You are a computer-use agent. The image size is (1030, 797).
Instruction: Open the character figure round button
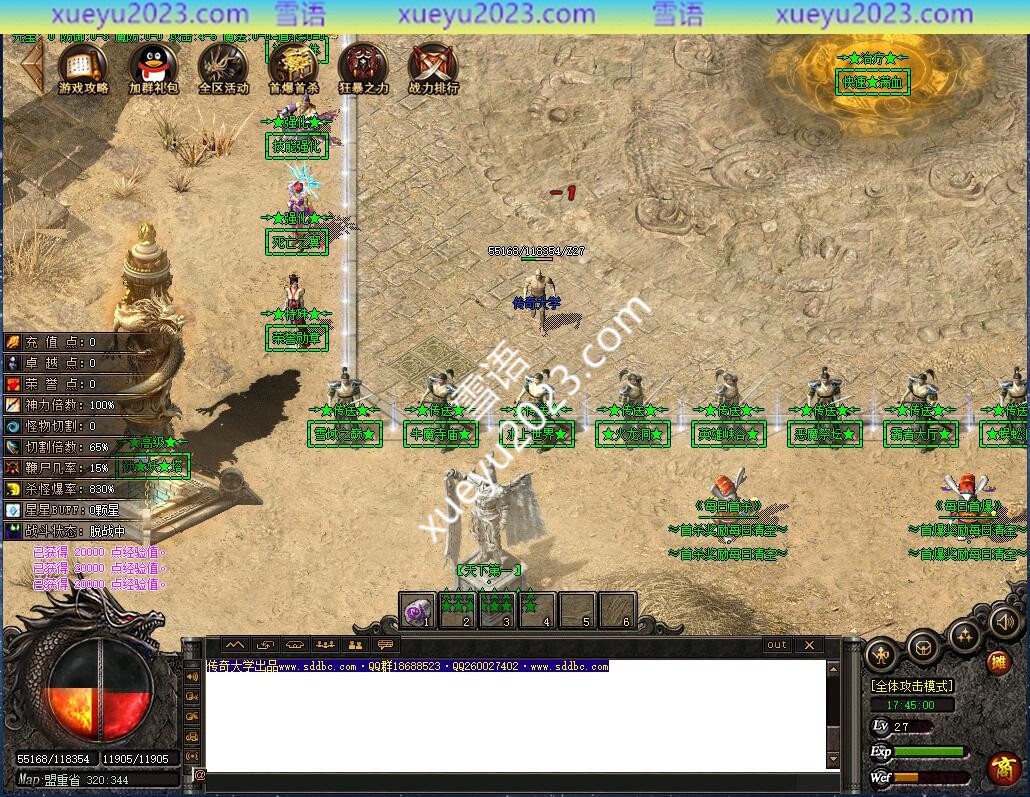pyautogui.click(x=881, y=653)
